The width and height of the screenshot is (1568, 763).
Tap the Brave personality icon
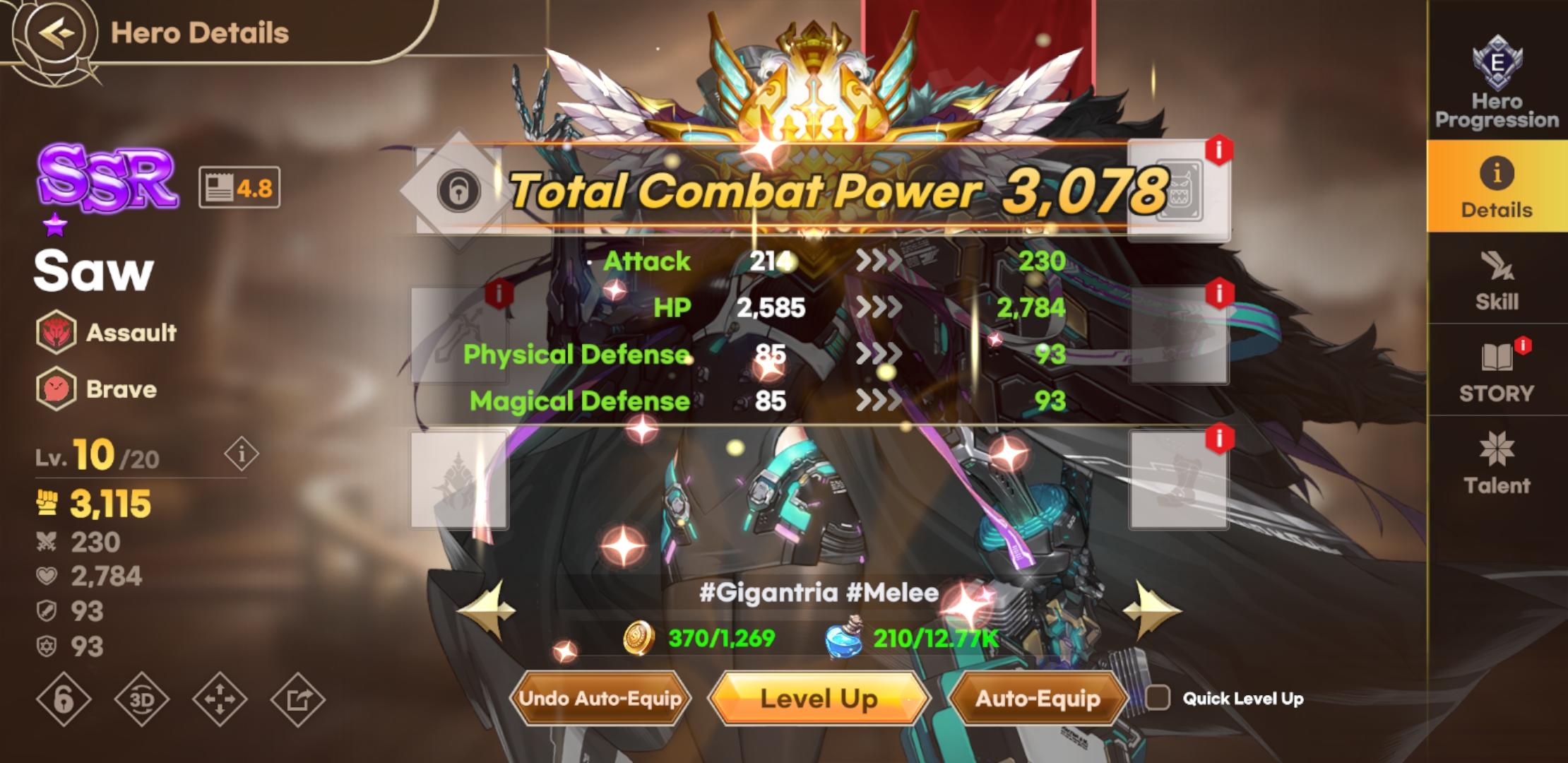pos(58,389)
